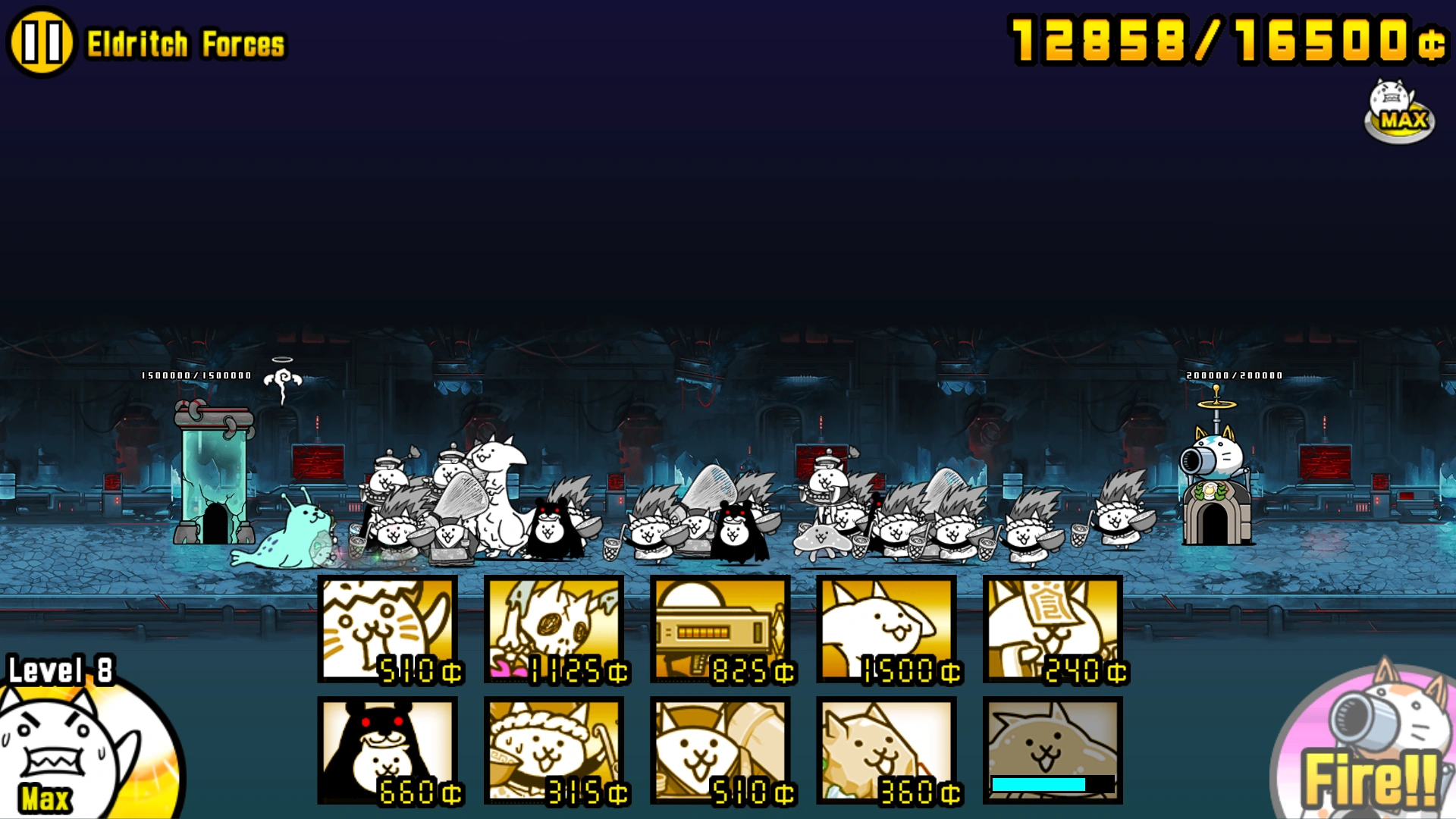Image resolution: width=1456 pixels, height=819 pixels.
Task: Tap the 1500000/1500000 enemy health counter
Action: tap(196, 375)
